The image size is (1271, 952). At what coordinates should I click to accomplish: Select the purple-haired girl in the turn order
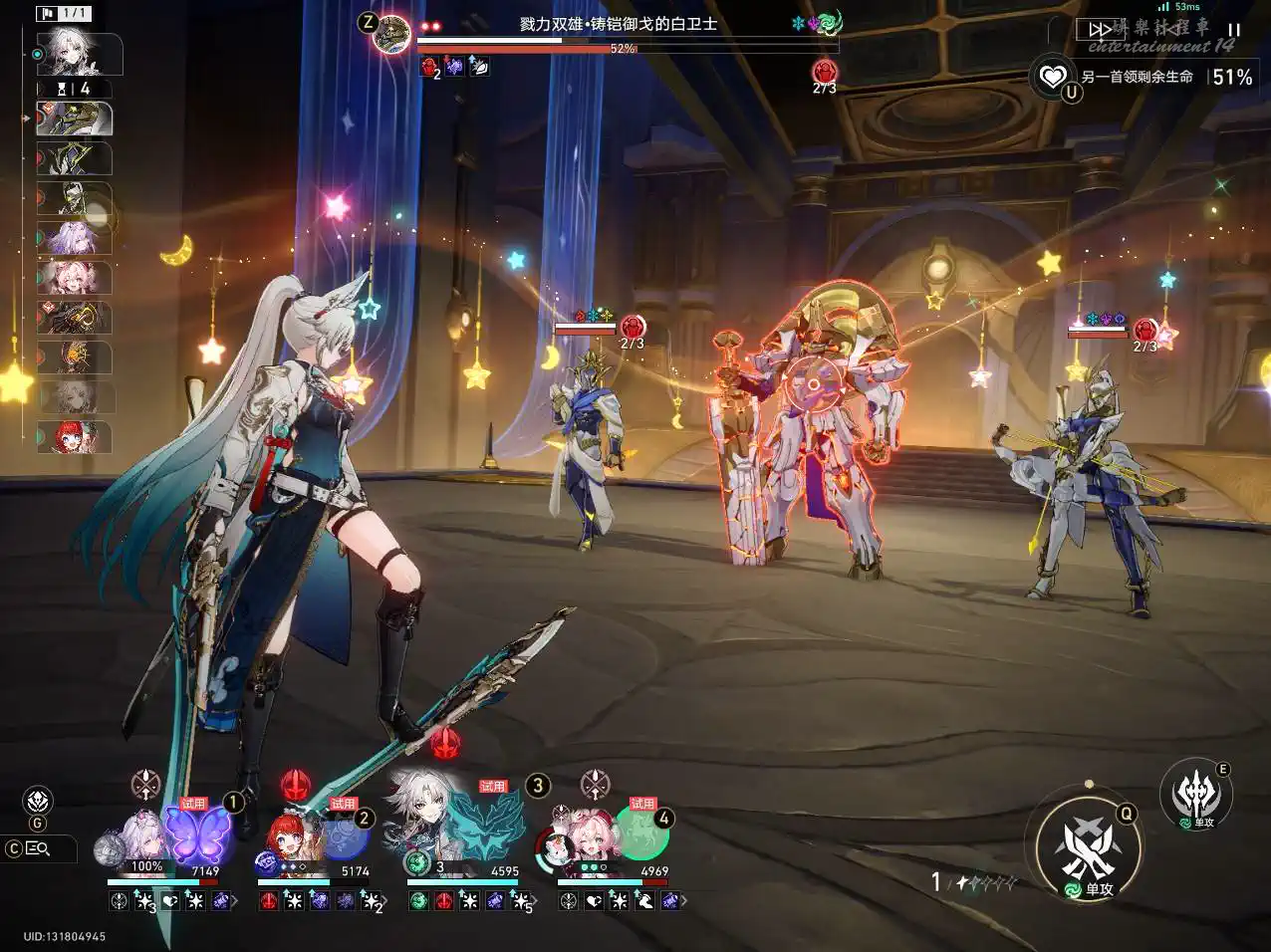pyautogui.click(x=75, y=239)
